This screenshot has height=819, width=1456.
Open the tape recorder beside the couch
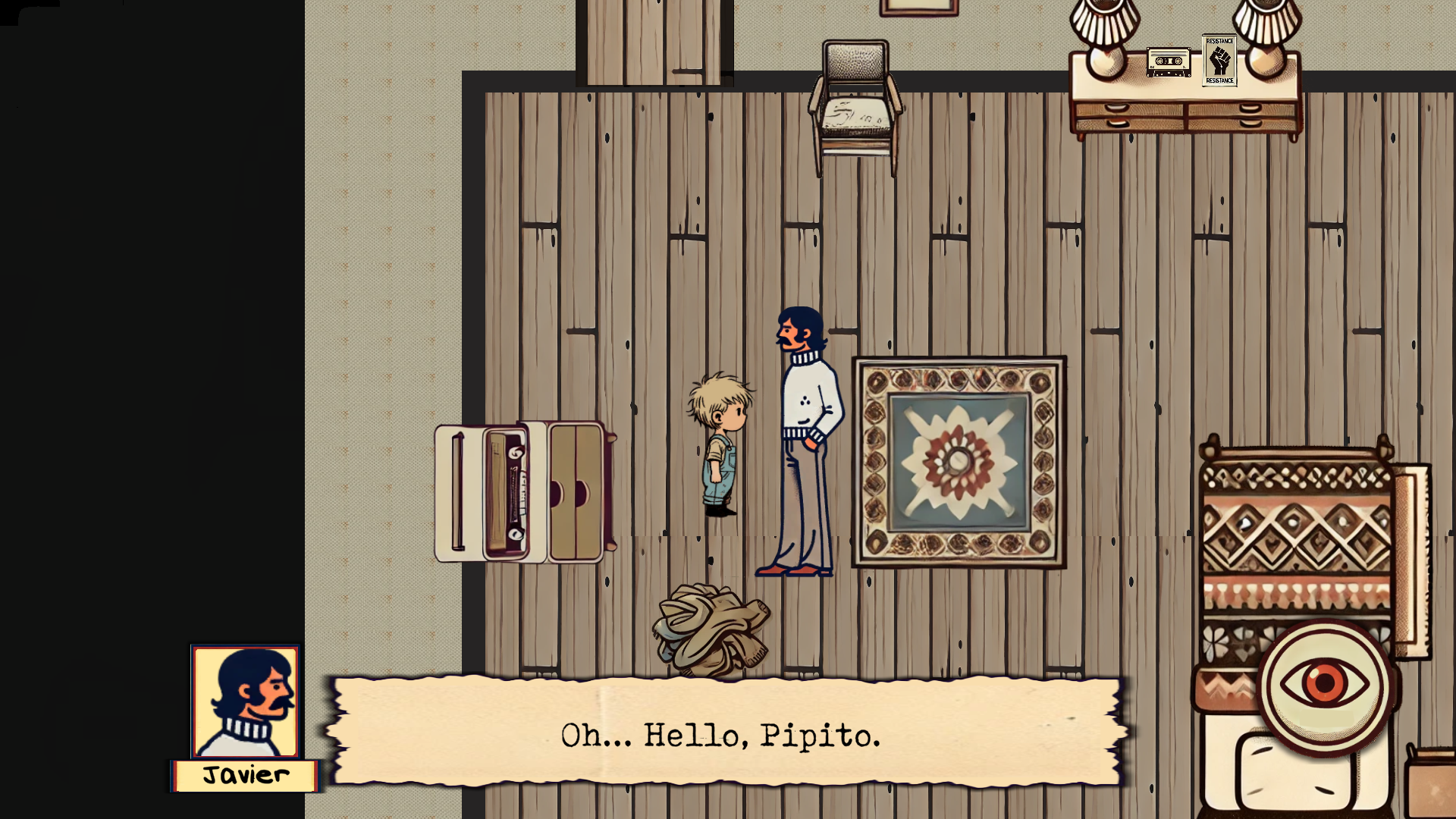coord(507,493)
